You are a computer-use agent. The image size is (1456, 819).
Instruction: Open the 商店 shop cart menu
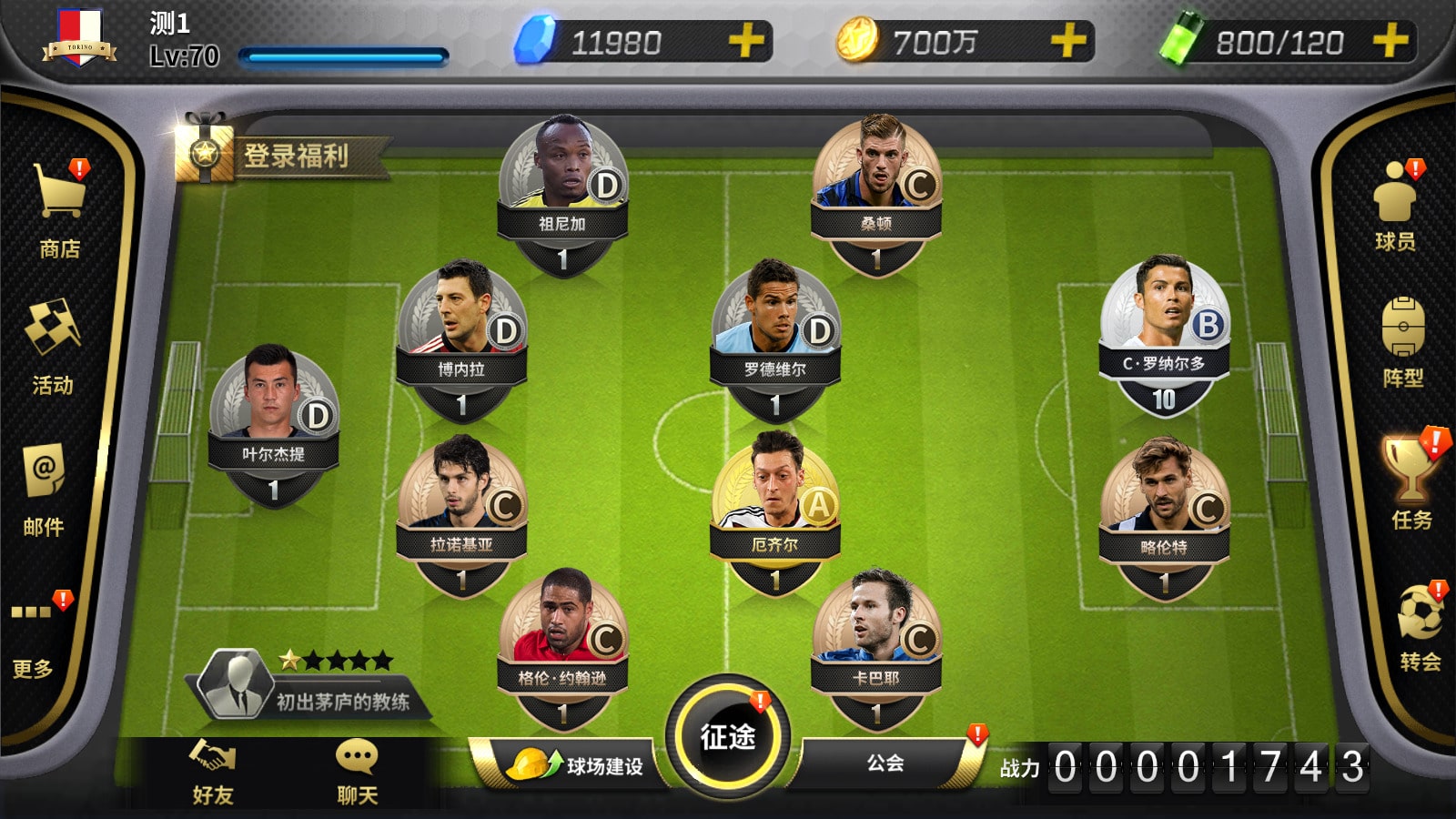(60, 209)
